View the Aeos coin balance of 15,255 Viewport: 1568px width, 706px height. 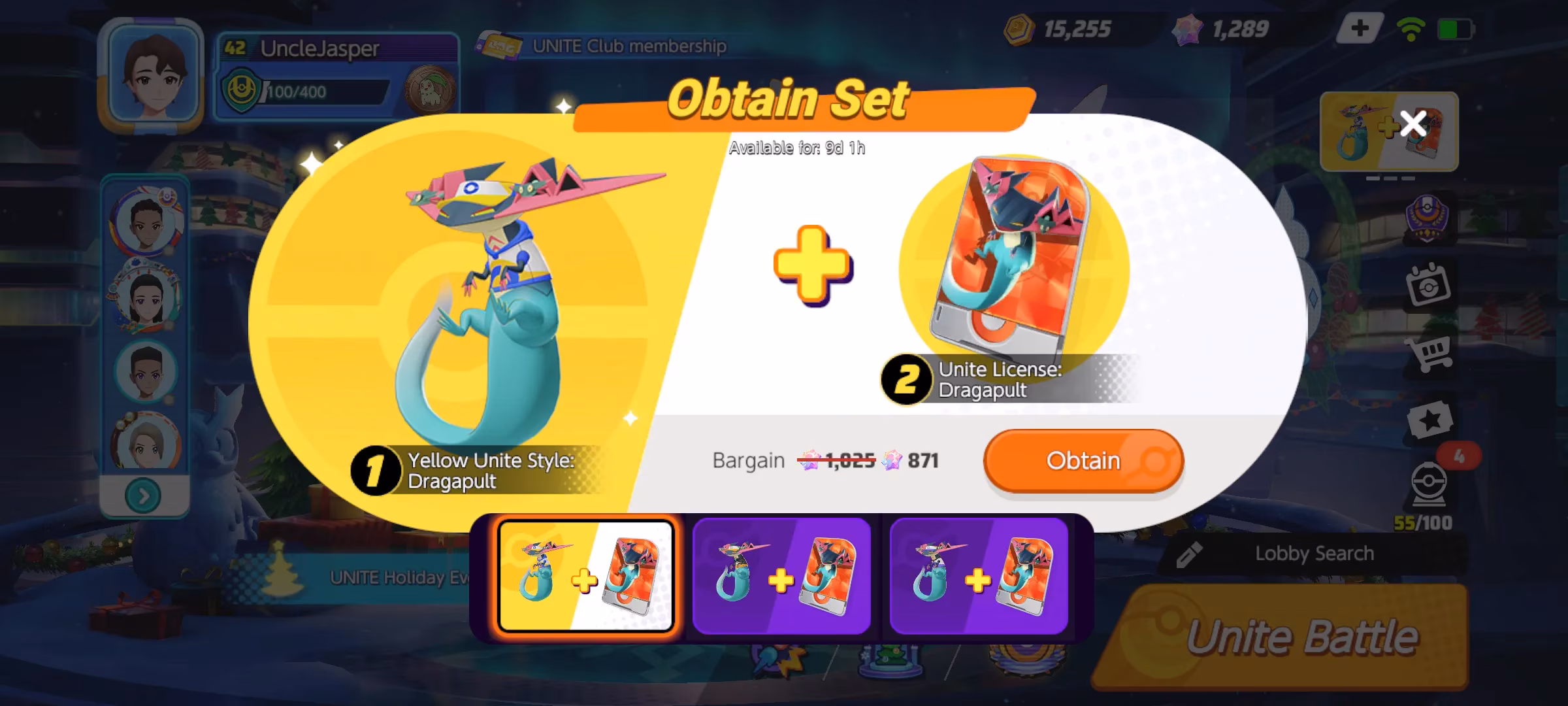coord(1078,27)
